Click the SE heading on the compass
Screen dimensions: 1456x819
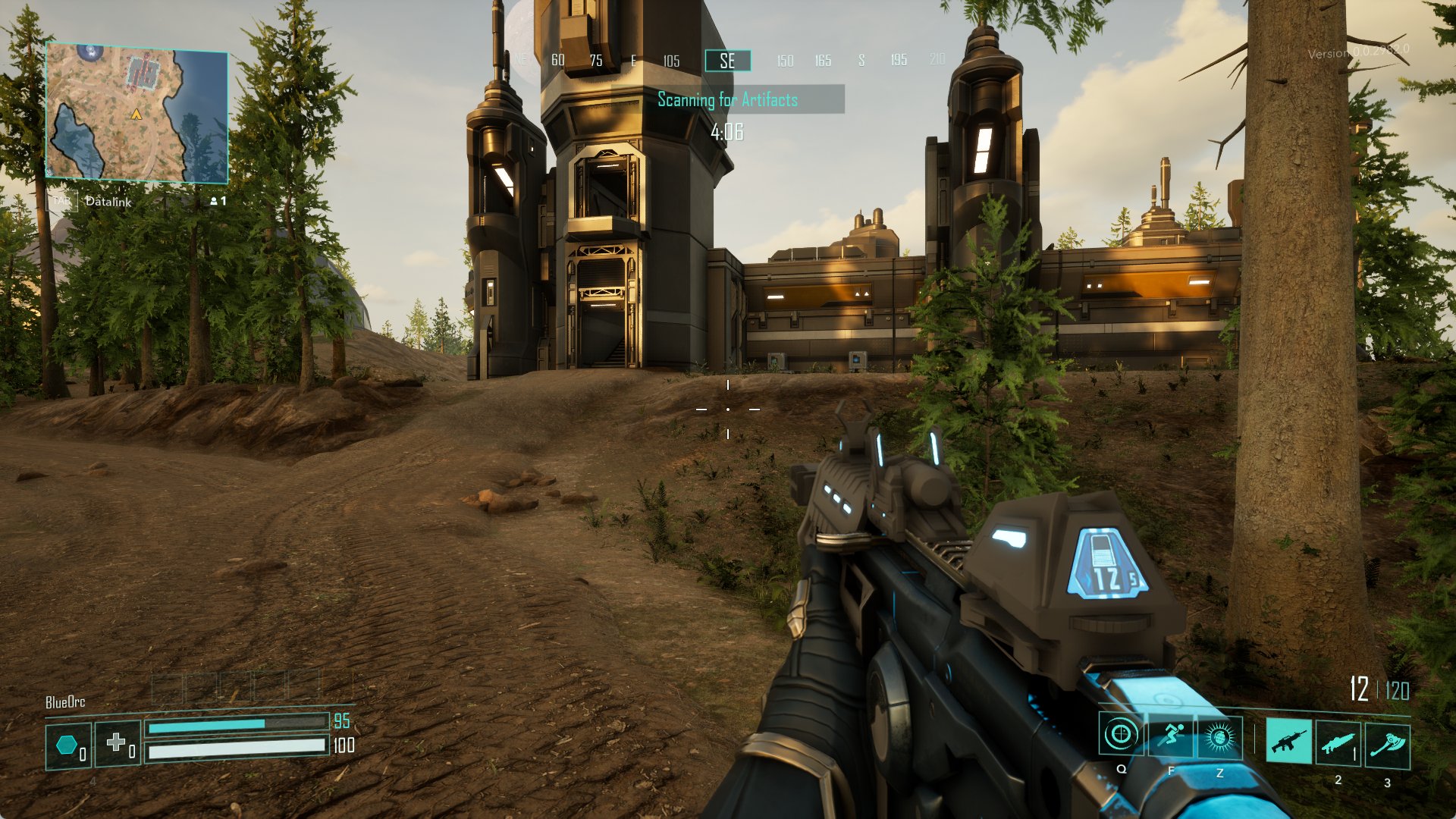click(x=727, y=61)
